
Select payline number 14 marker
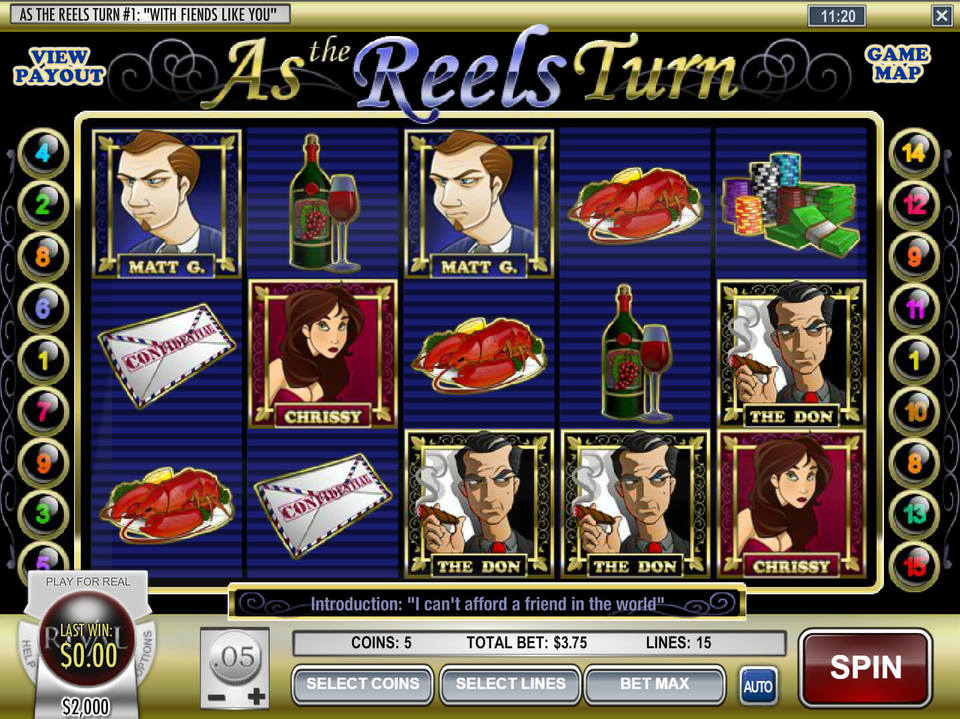pyautogui.click(x=914, y=154)
